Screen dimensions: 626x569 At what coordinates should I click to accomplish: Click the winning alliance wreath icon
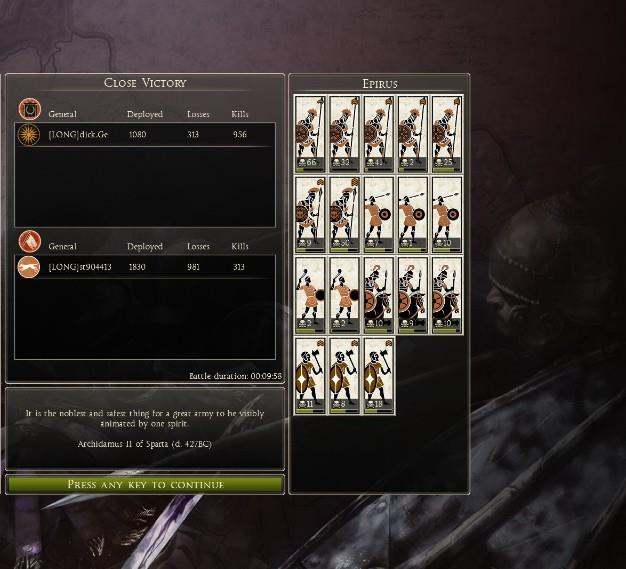point(30,108)
